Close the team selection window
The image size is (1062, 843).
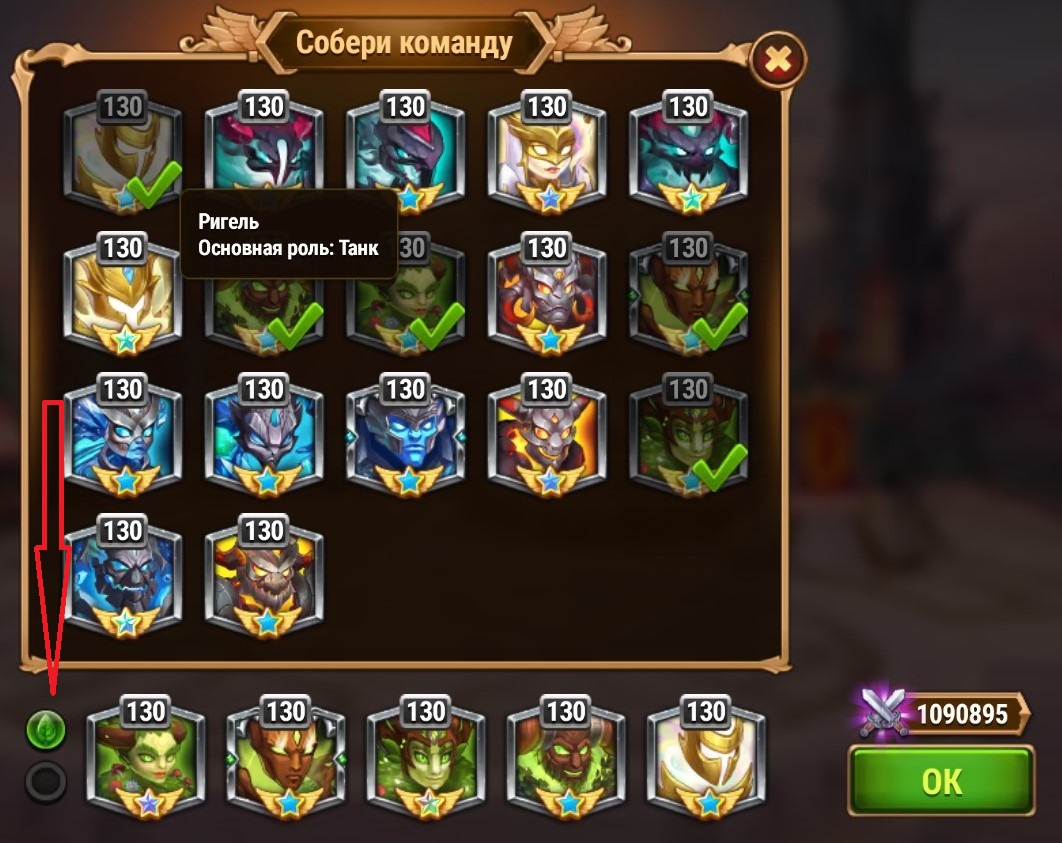pyautogui.click(x=777, y=63)
